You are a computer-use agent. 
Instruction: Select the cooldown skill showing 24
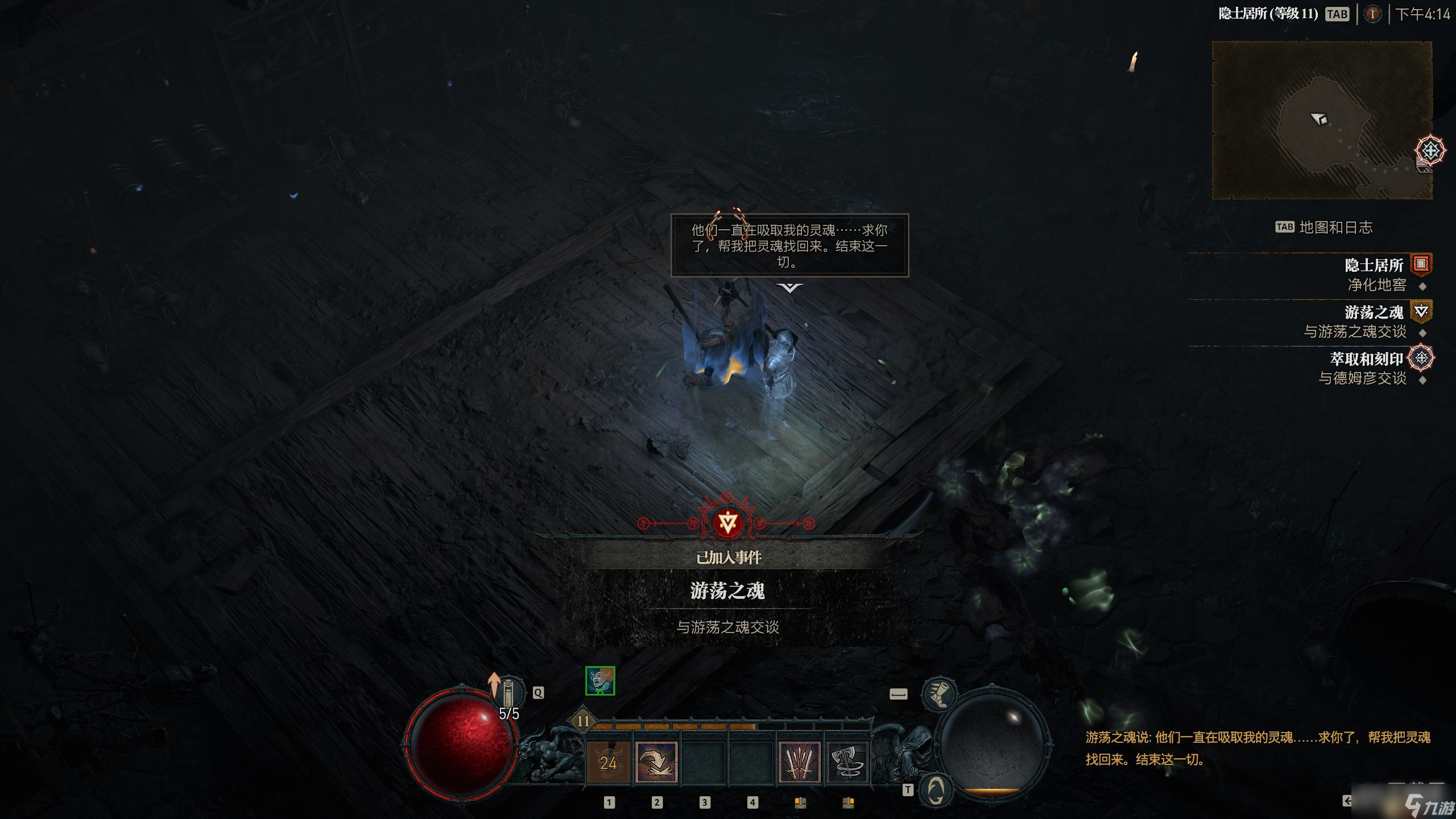[609, 762]
